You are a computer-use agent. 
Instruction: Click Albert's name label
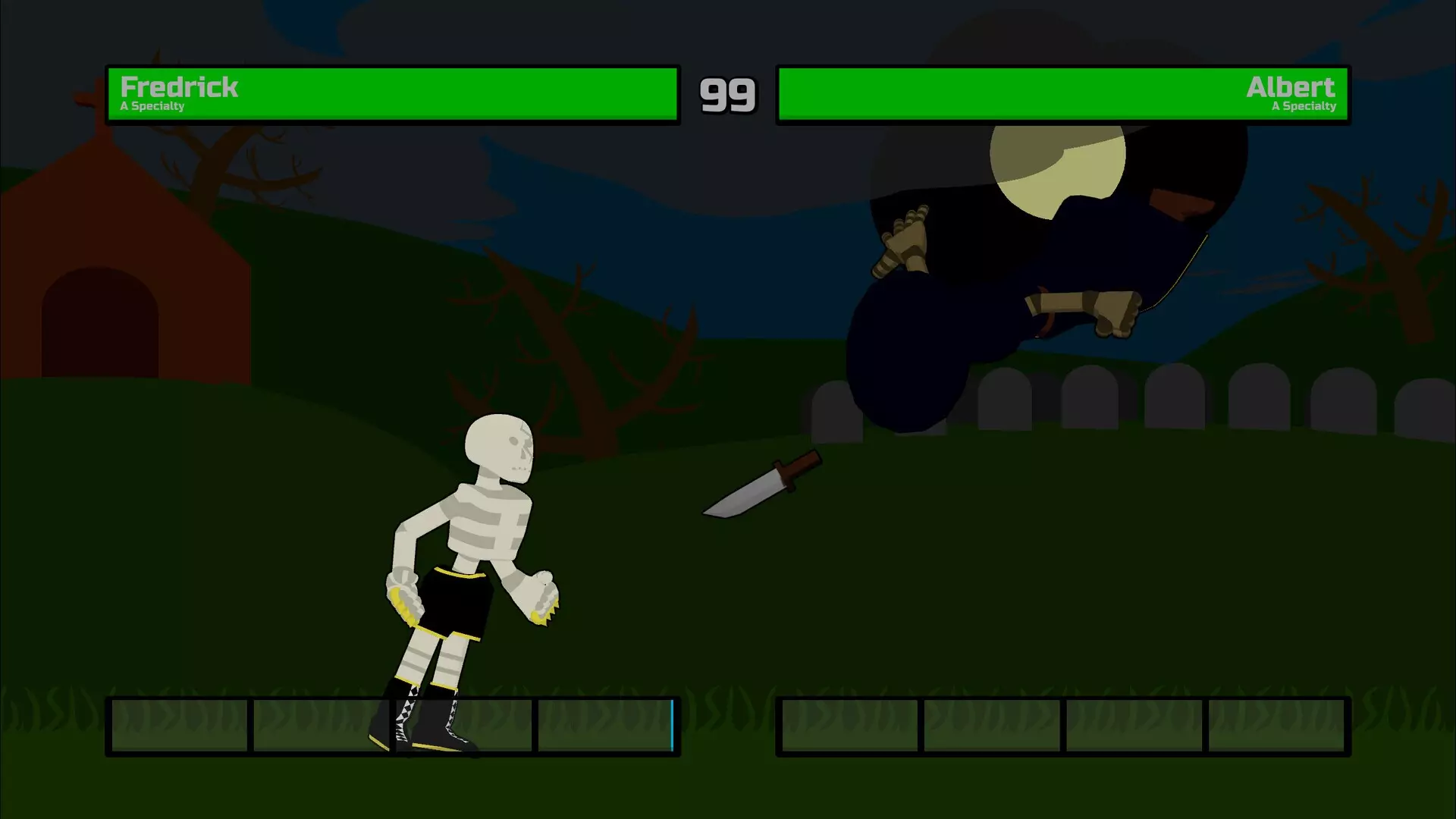[1291, 86]
